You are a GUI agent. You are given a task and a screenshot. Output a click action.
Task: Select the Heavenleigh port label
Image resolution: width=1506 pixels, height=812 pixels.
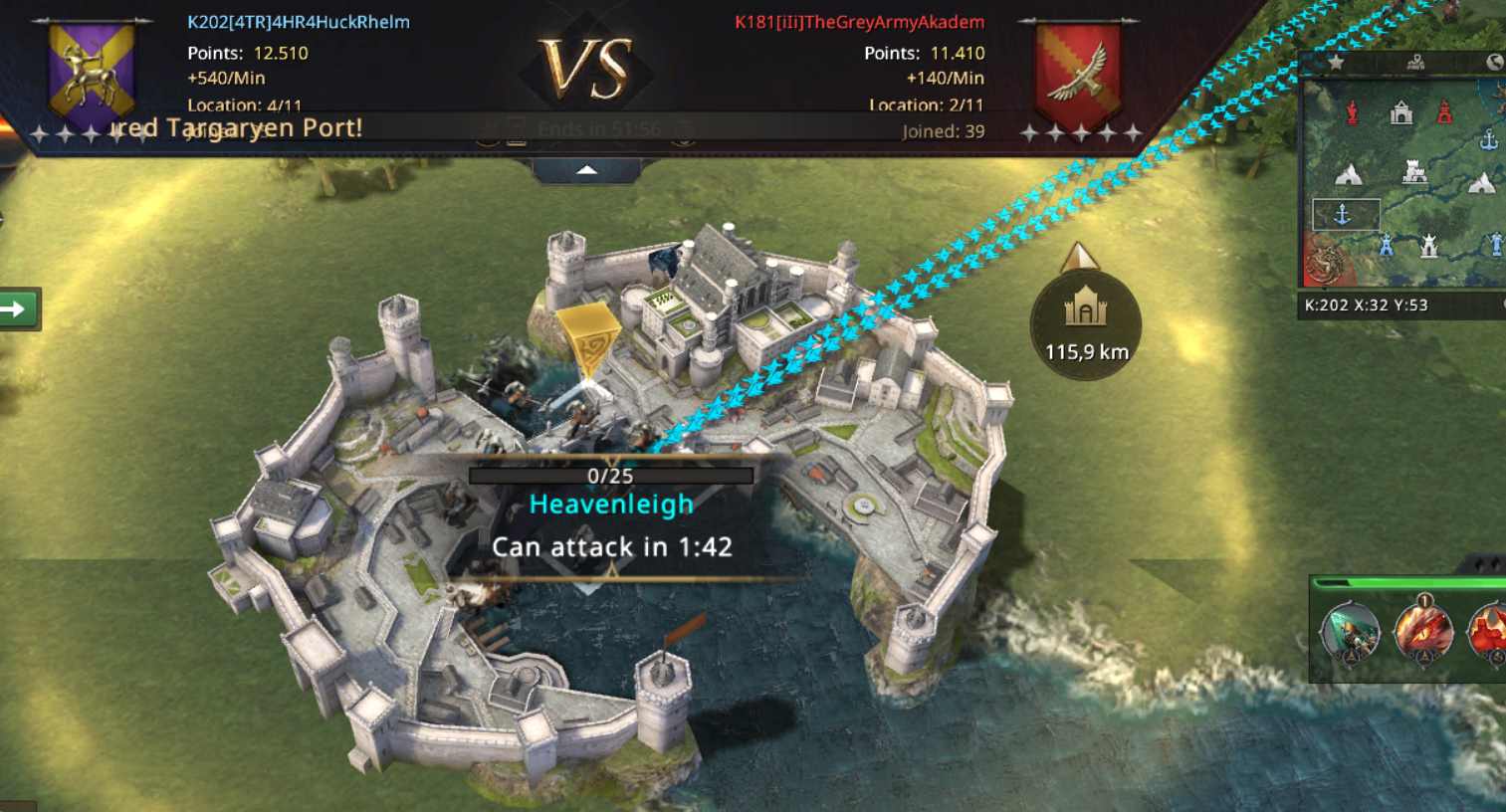(611, 505)
